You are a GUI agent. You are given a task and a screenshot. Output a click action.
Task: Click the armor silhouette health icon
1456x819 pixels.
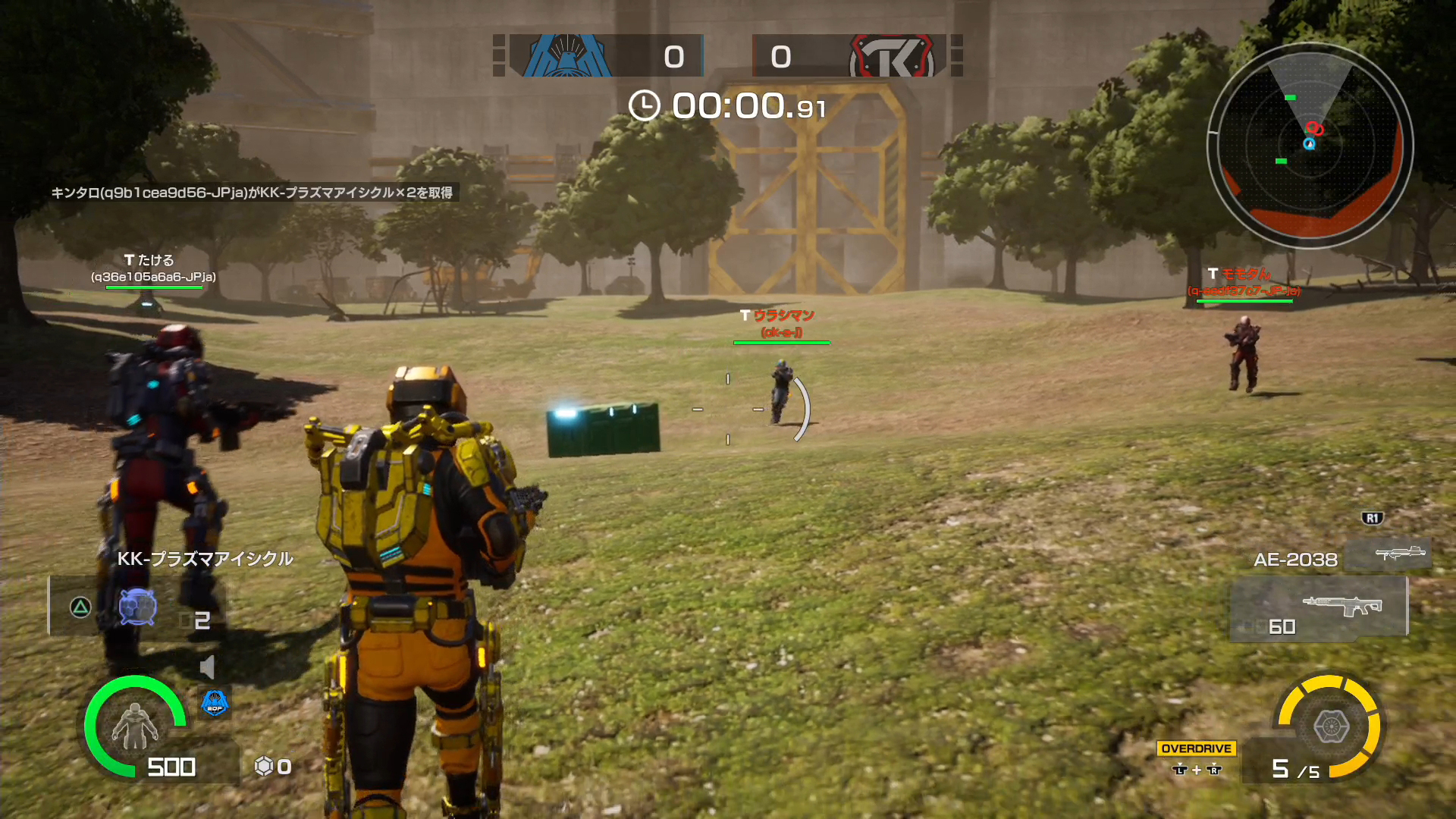(x=134, y=726)
